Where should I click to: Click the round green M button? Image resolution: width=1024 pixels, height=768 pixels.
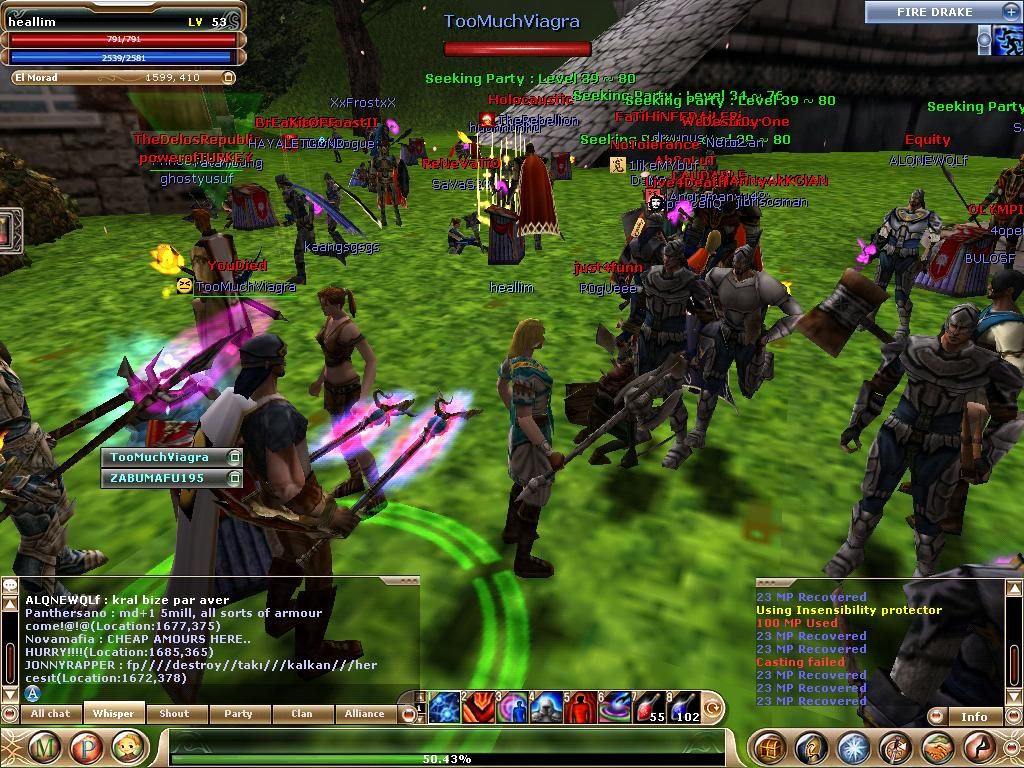44,747
